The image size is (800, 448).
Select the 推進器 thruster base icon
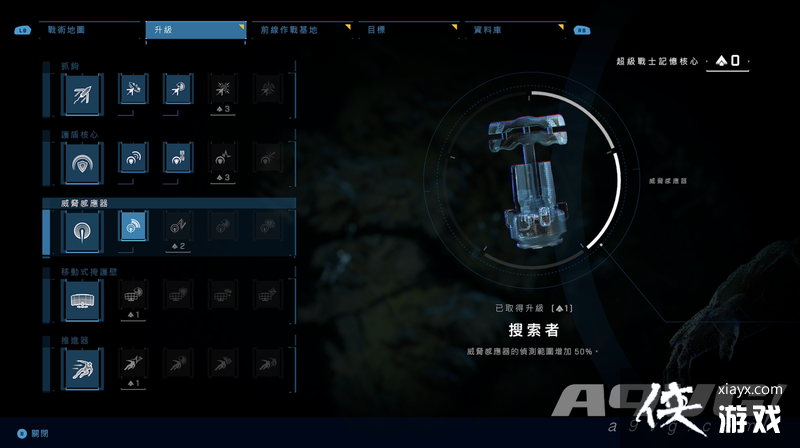tap(81, 366)
